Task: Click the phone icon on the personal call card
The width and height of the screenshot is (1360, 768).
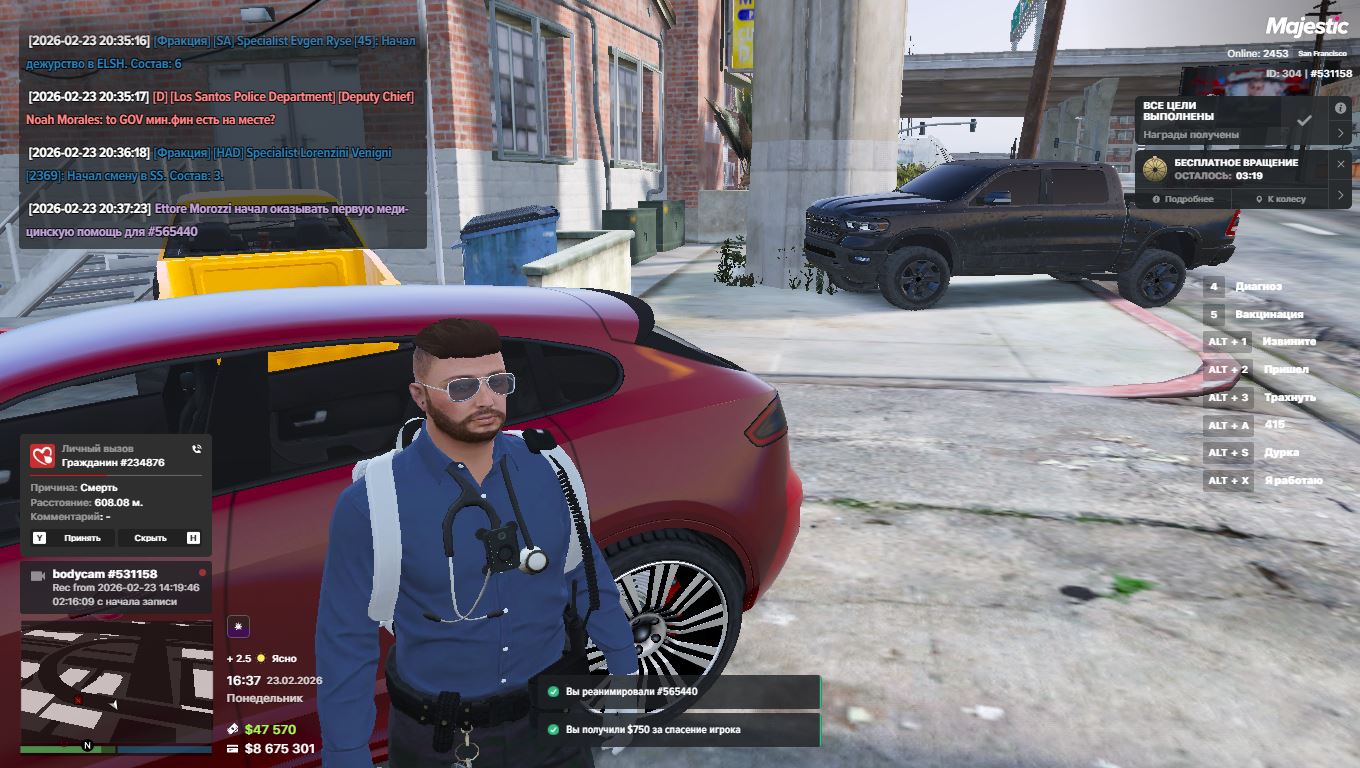Action: [197, 450]
